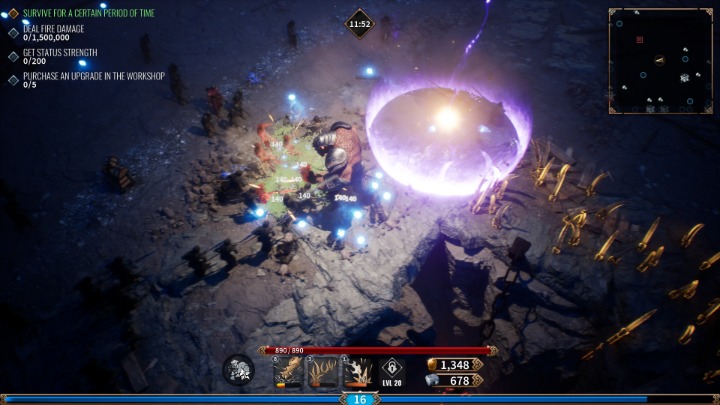Activate the splash burst ability slot
The width and height of the screenshot is (720, 405).
click(x=358, y=372)
